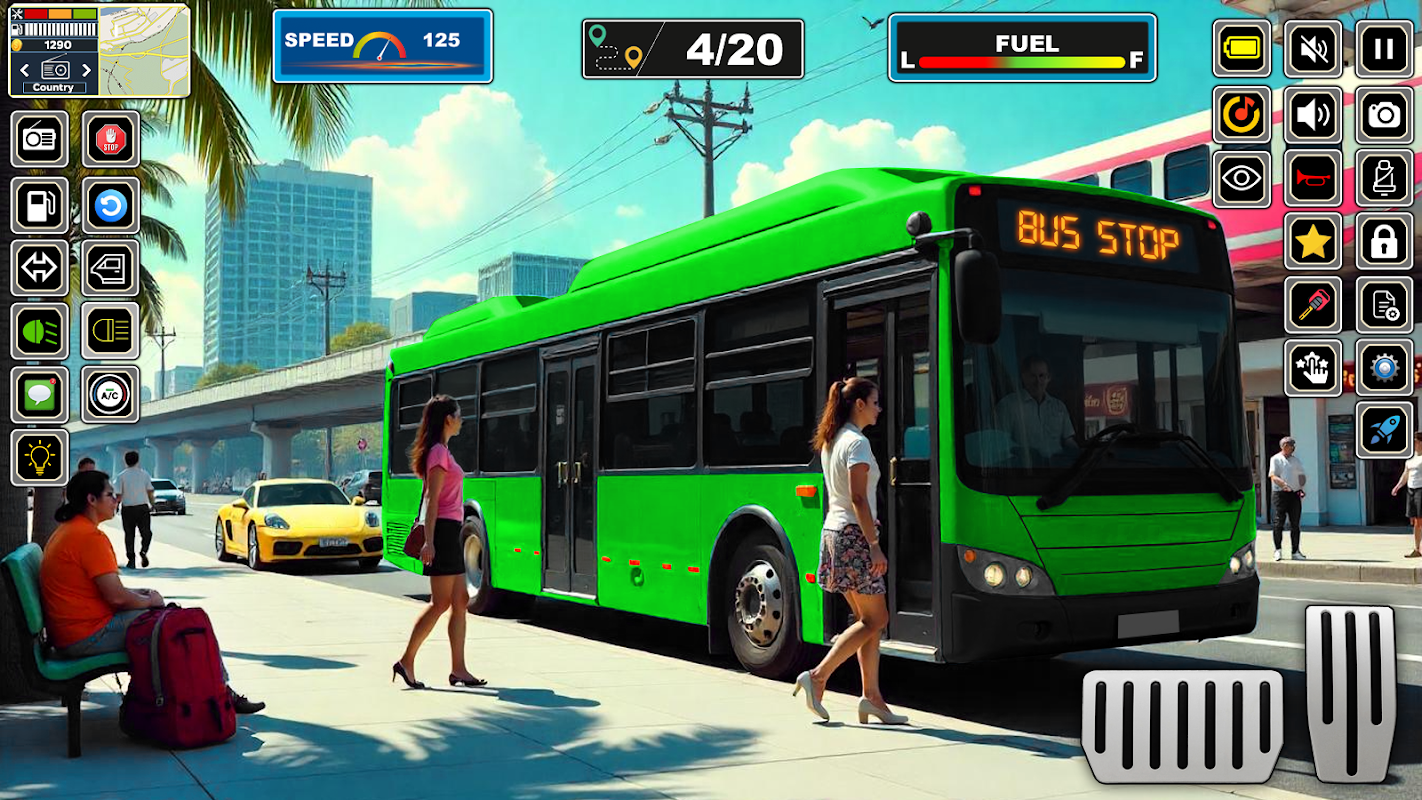Open the minimap in the corner
1422x800 pixels.
143,50
